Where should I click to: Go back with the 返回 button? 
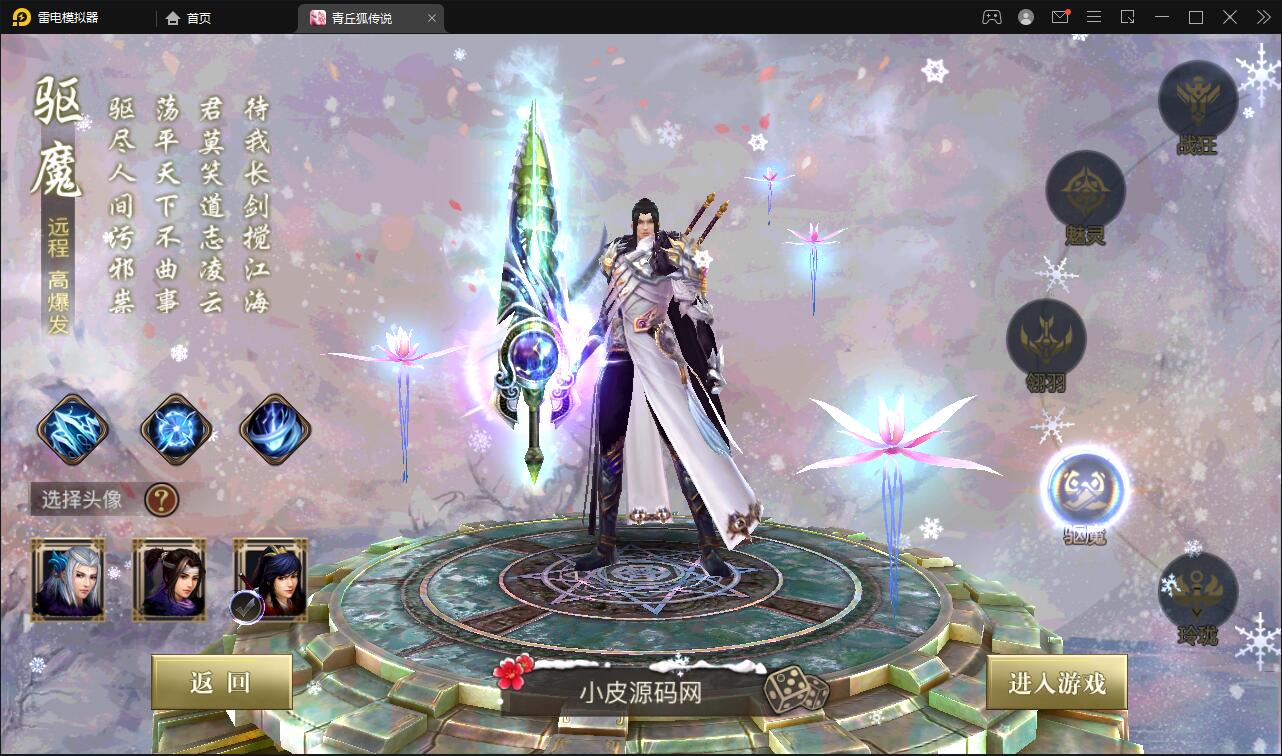tap(221, 683)
